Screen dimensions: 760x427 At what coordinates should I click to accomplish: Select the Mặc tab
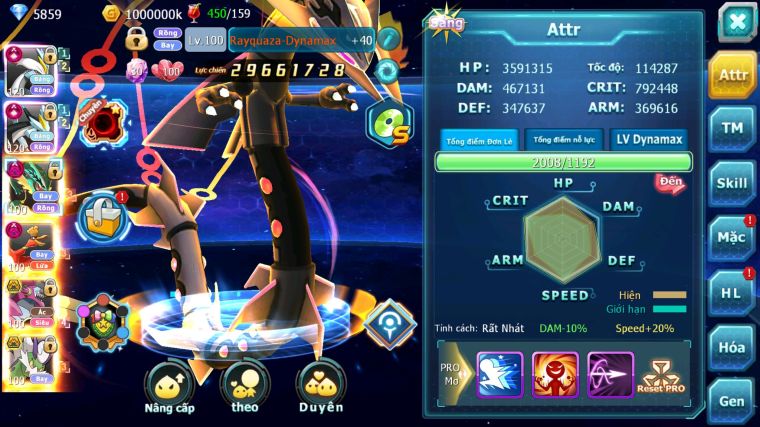point(732,238)
